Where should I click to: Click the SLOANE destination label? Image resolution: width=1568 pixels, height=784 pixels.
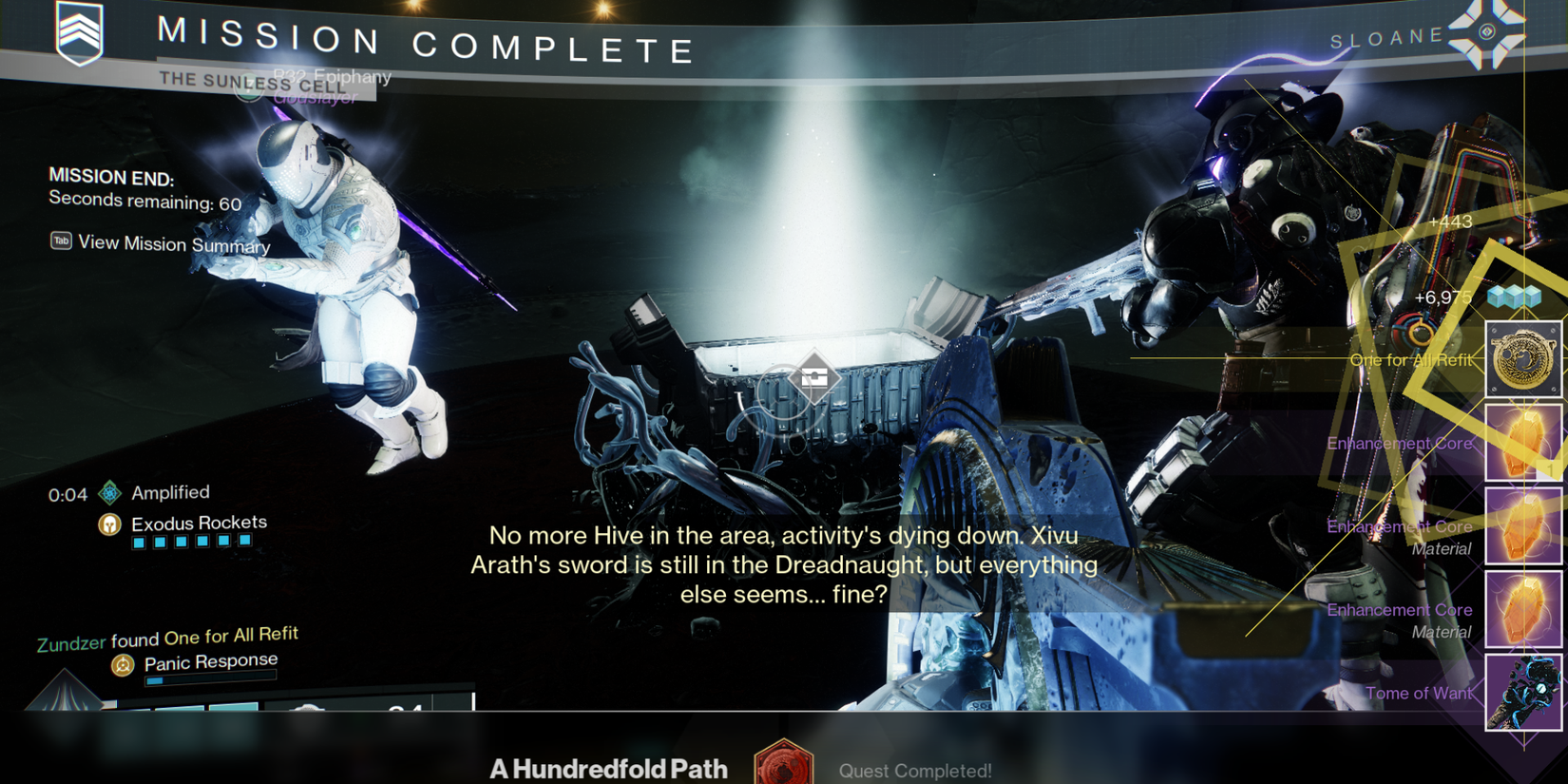click(x=1387, y=36)
